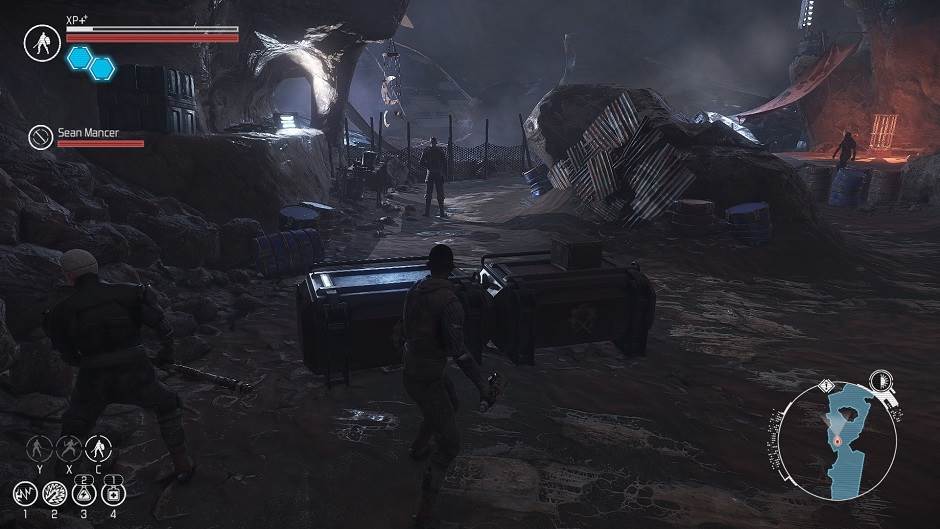Image resolution: width=940 pixels, height=529 pixels.
Task: Activate the electric discharge ability in slot 1
Action: pyautogui.click(x=24, y=493)
